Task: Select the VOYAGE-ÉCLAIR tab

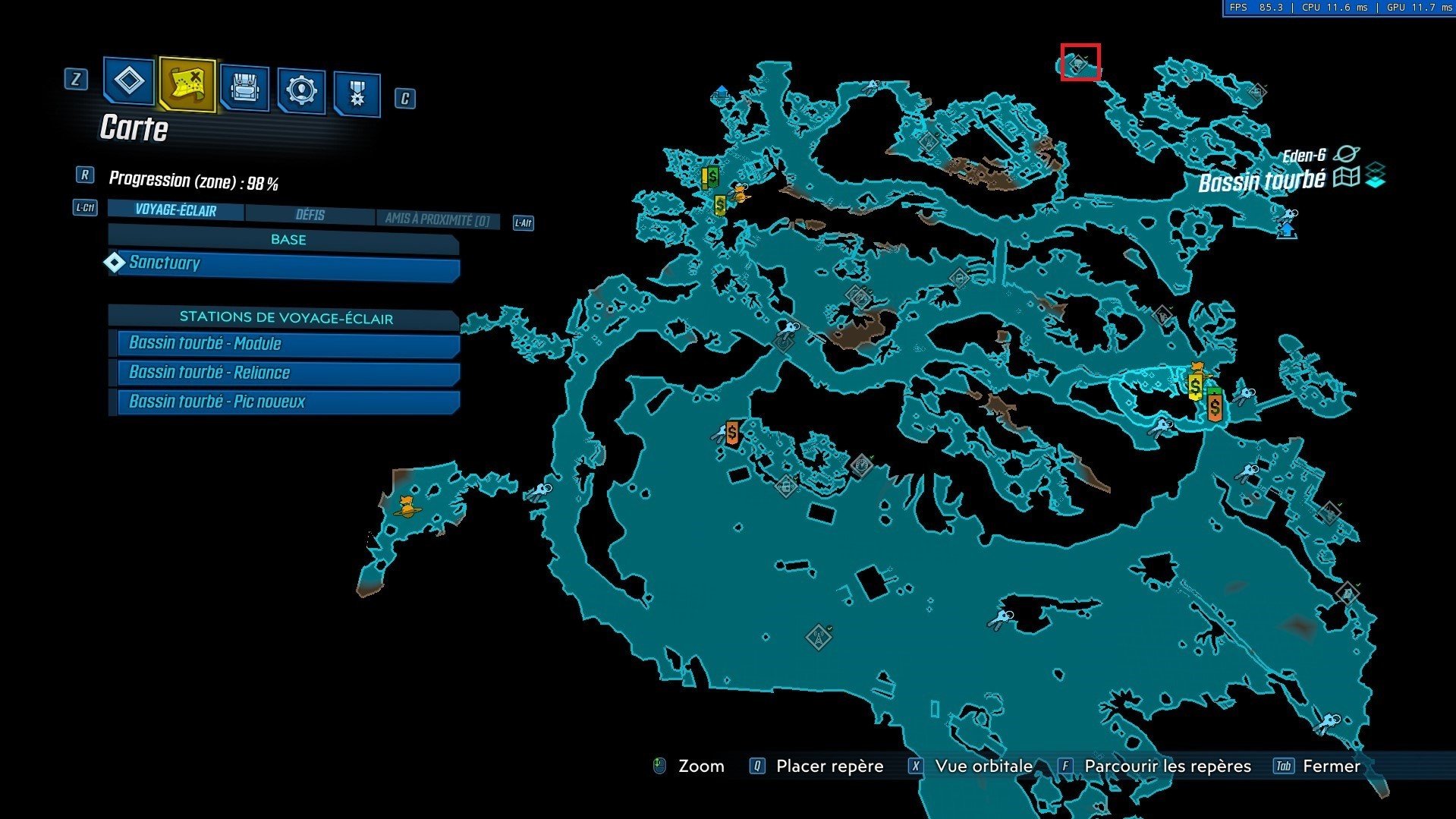Action: click(x=175, y=211)
